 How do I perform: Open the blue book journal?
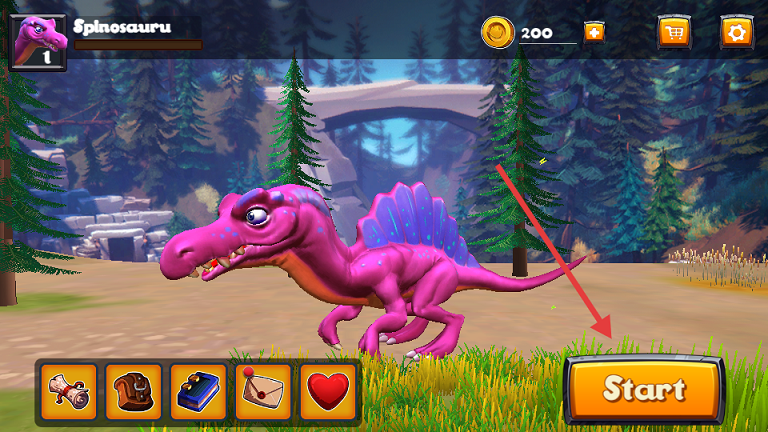coord(199,392)
